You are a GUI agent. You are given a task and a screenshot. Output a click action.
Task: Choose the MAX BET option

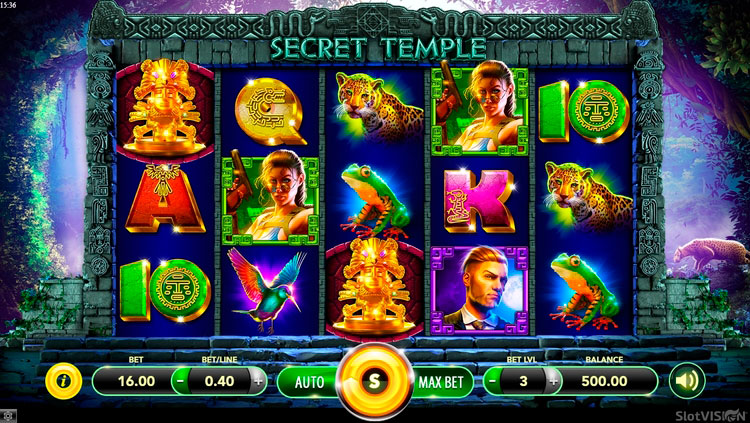[439, 381]
